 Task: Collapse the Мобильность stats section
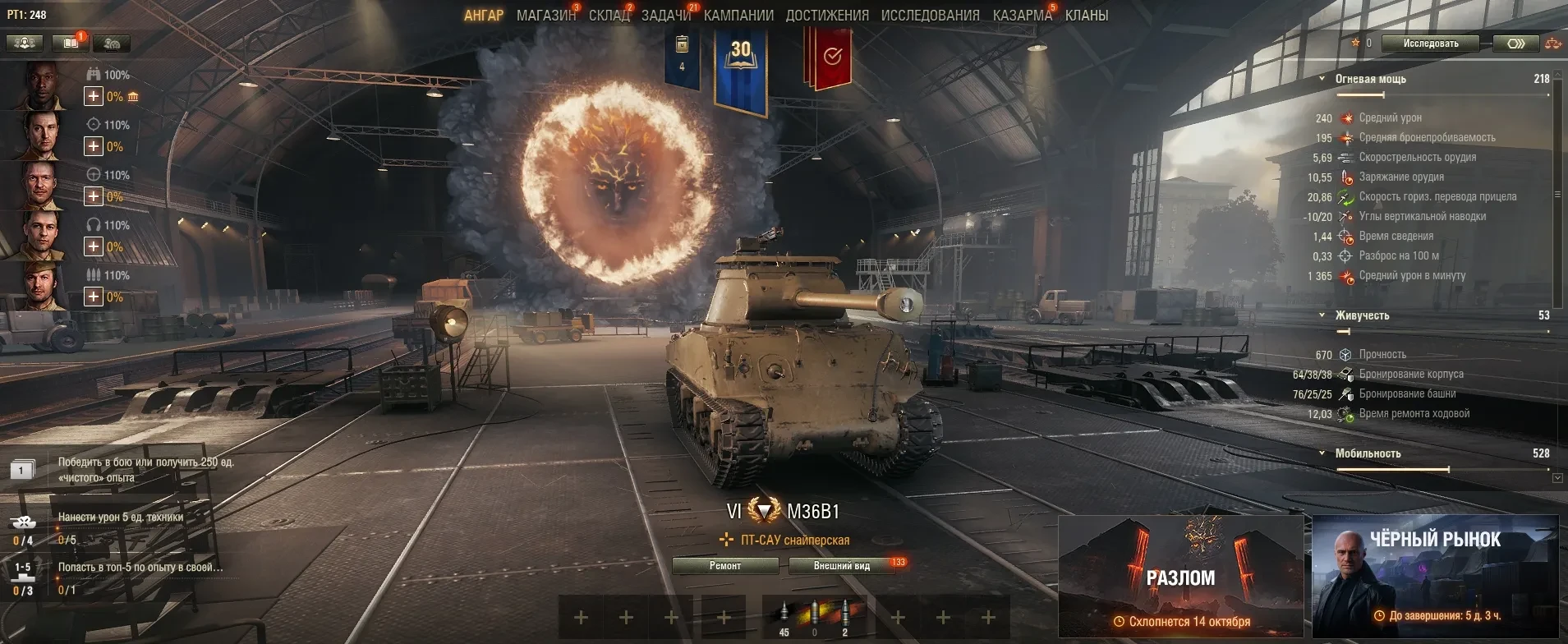click(x=1322, y=453)
